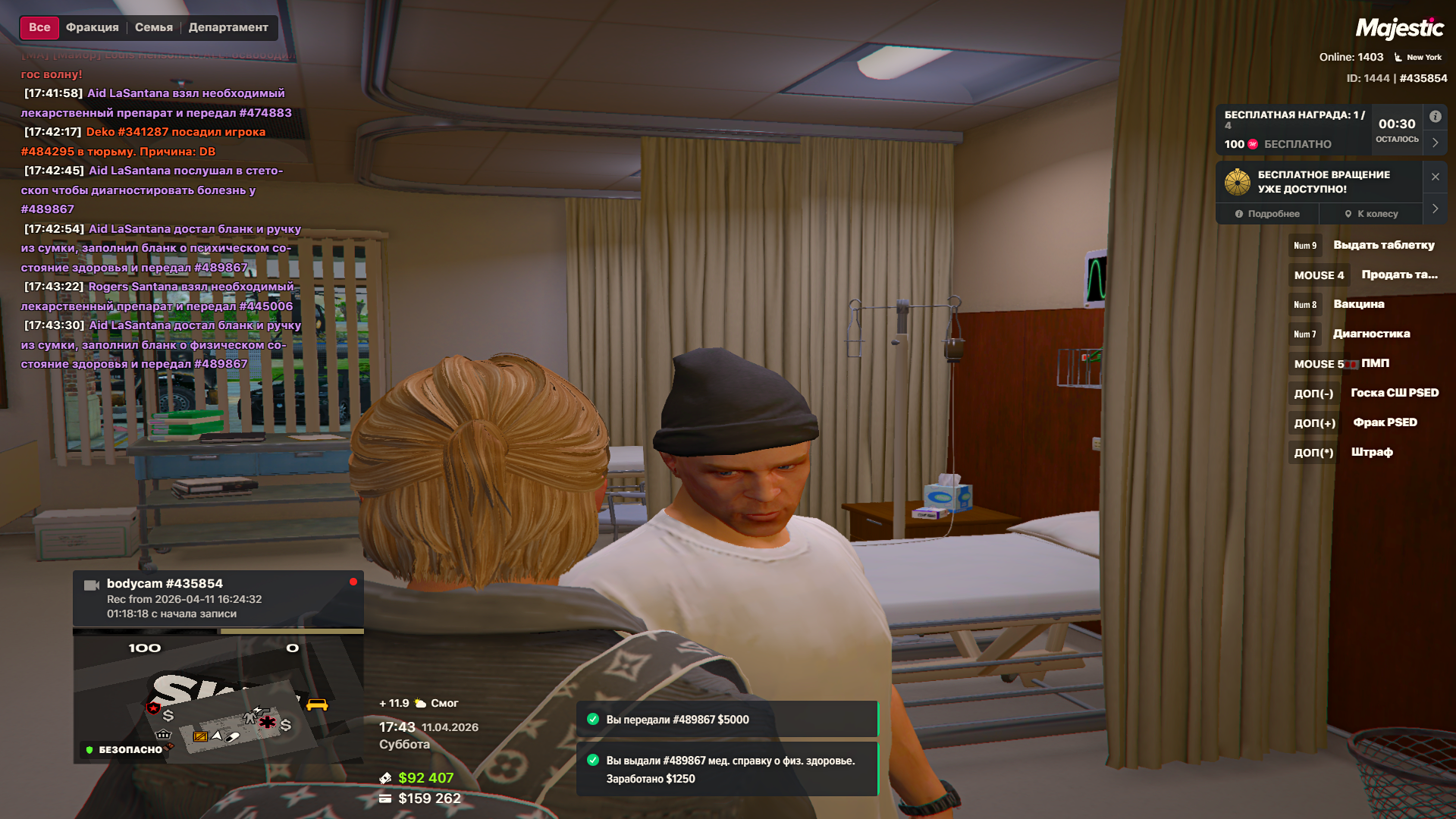Screen dimensions: 1456x819
Task: Close the free spin notification
Action: pos(1435,177)
